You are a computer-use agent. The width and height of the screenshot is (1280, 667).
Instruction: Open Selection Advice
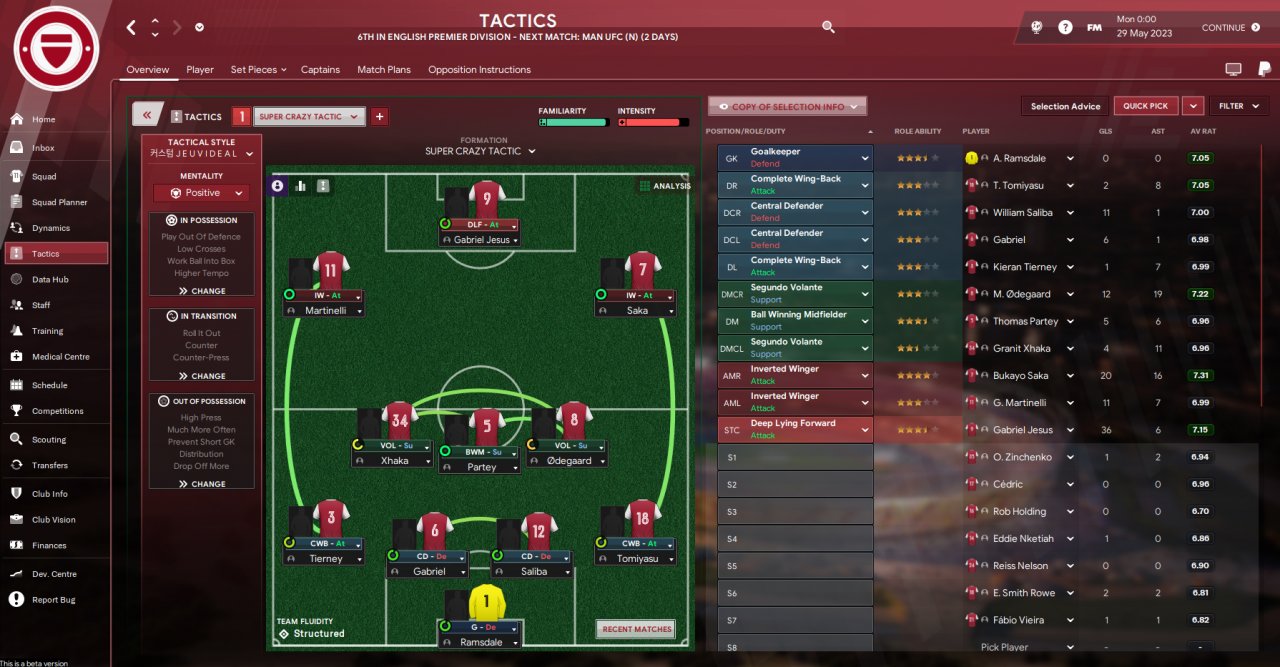[1065, 106]
